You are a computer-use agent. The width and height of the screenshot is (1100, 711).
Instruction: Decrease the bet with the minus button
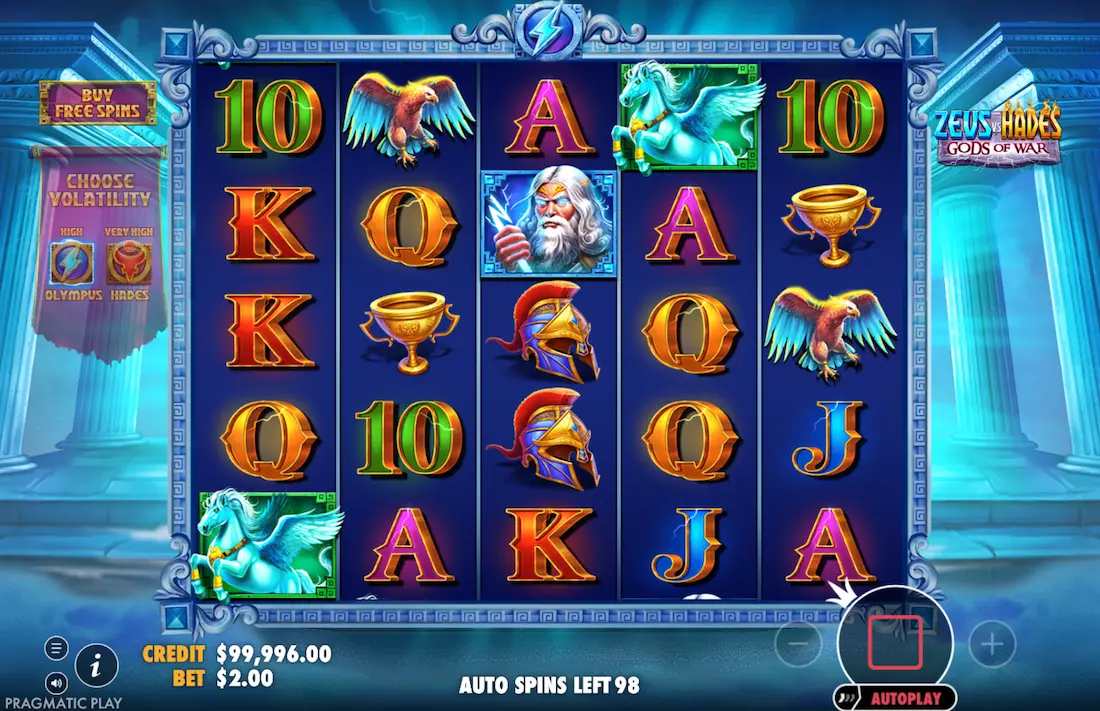point(798,645)
